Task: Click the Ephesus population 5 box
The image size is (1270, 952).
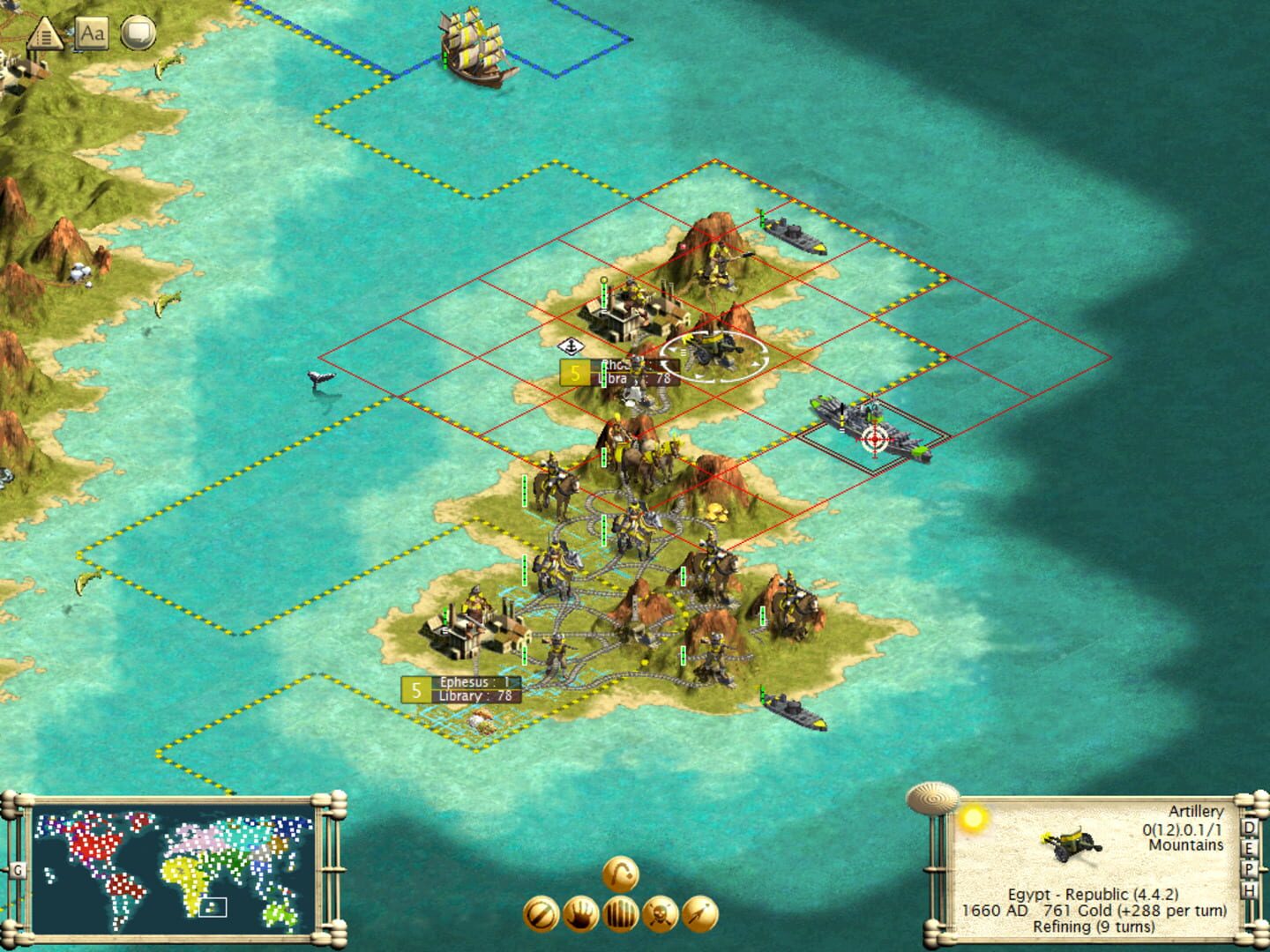Action: click(415, 688)
